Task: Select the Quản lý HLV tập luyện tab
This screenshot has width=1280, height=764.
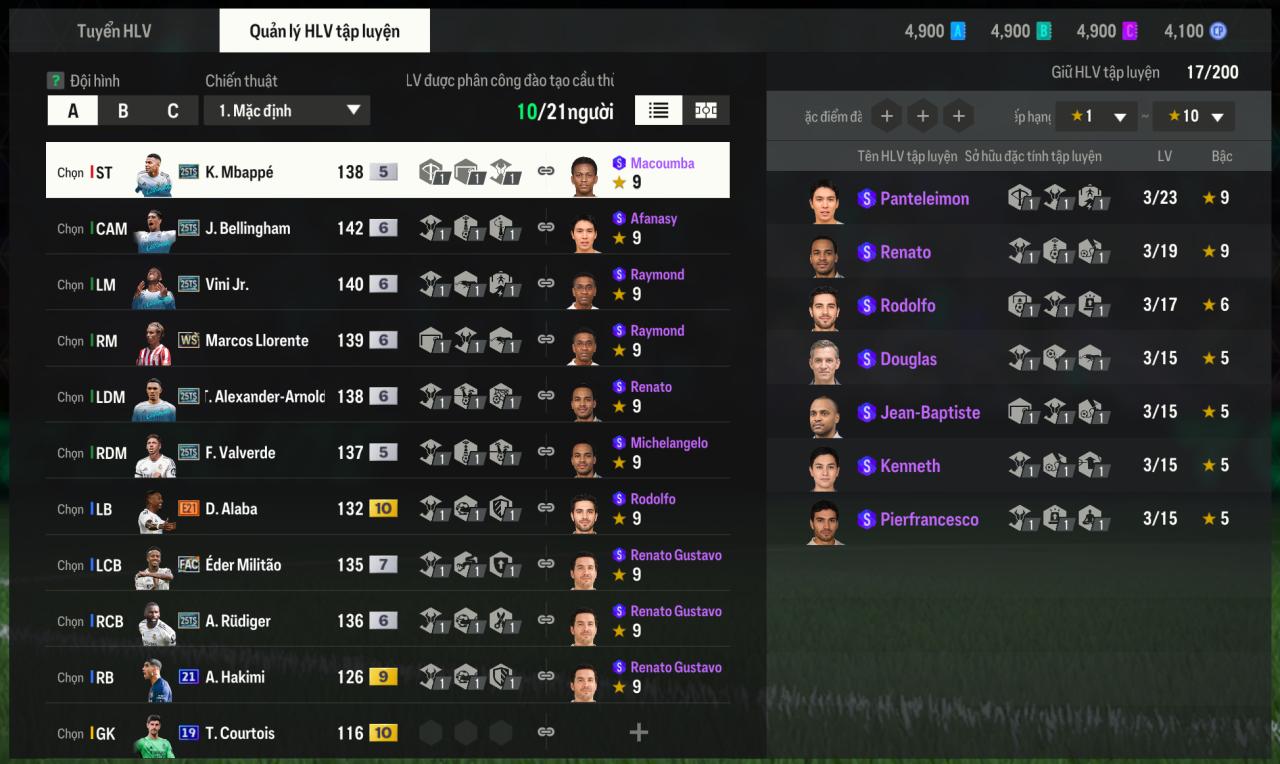Action: point(324,31)
